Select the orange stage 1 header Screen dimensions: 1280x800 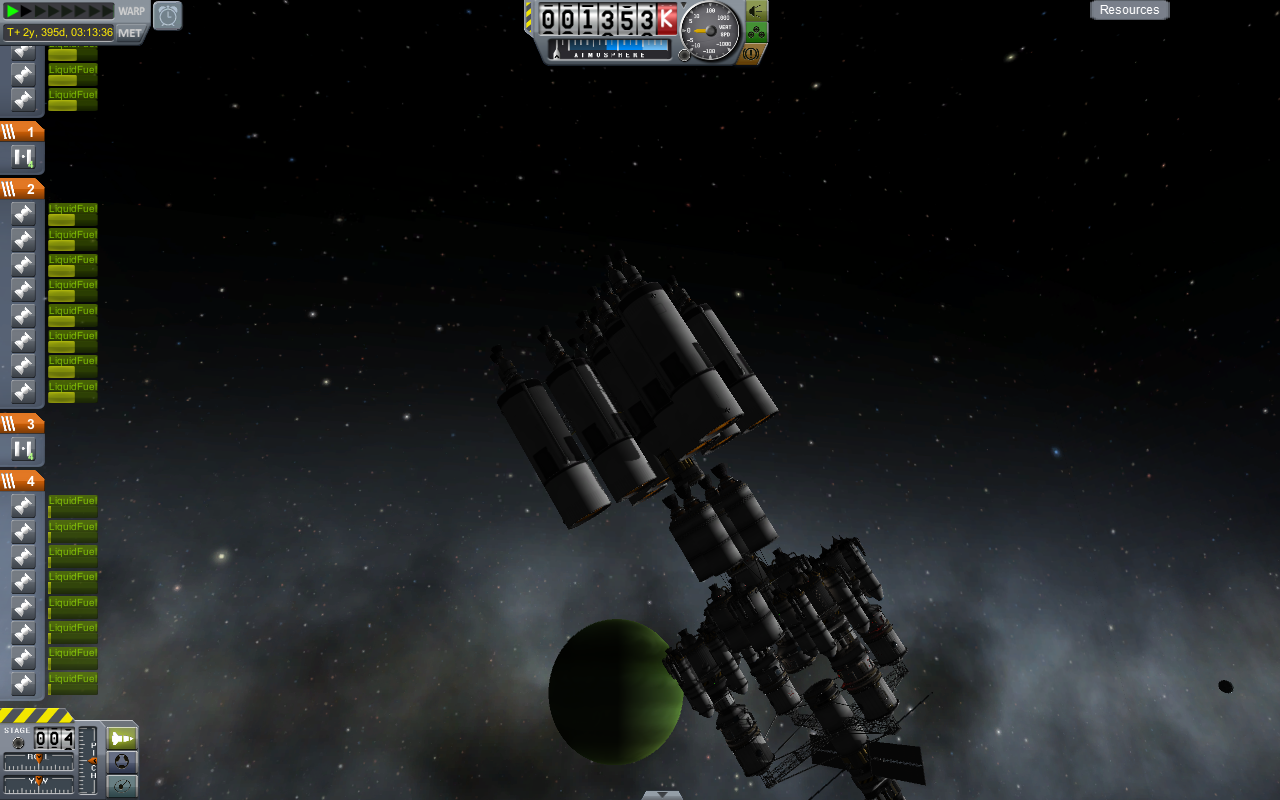(x=22, y=132)
